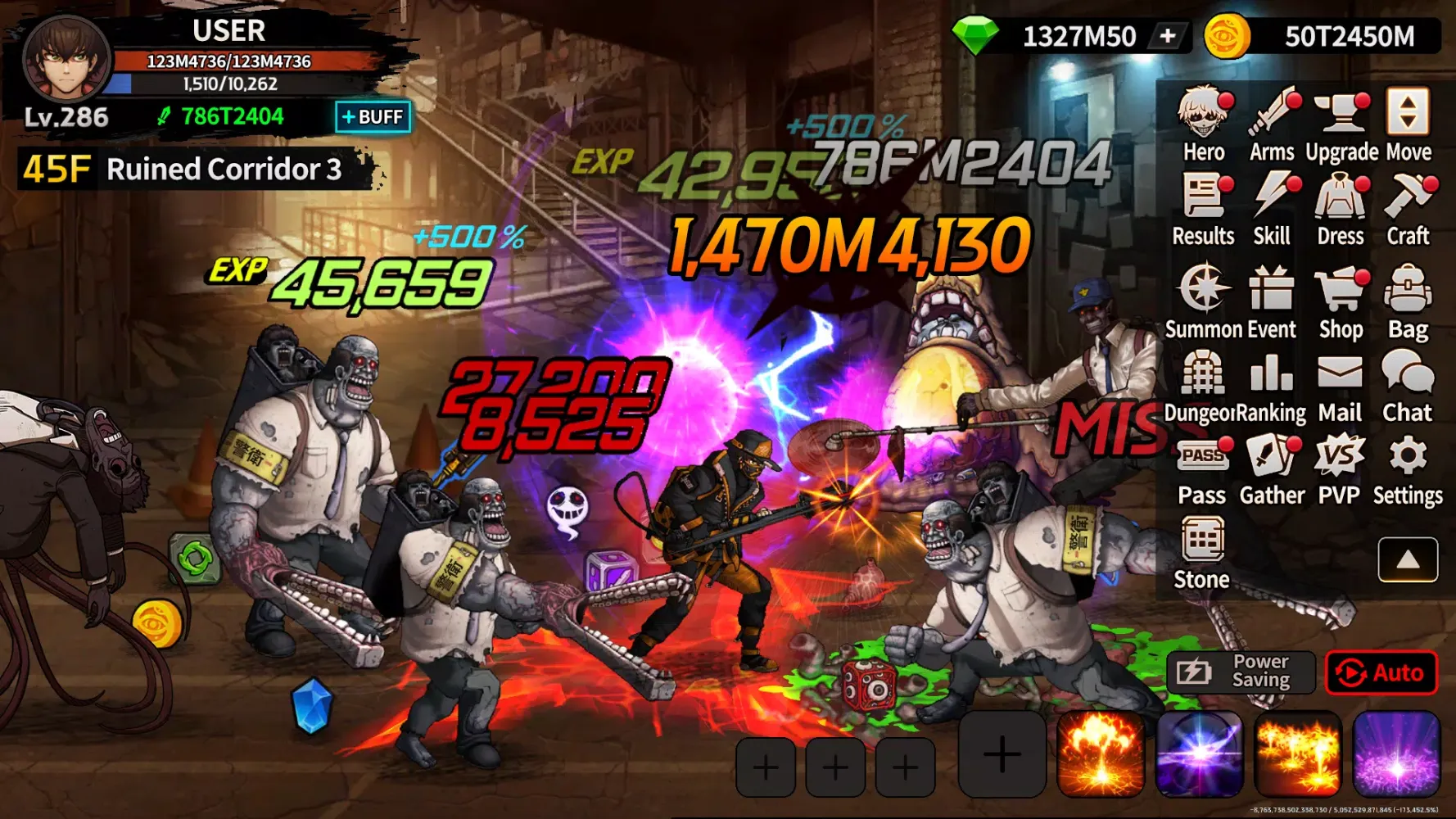Open the Arms menu
This screenshot has width=1456, height=819.
[1272, 125]
